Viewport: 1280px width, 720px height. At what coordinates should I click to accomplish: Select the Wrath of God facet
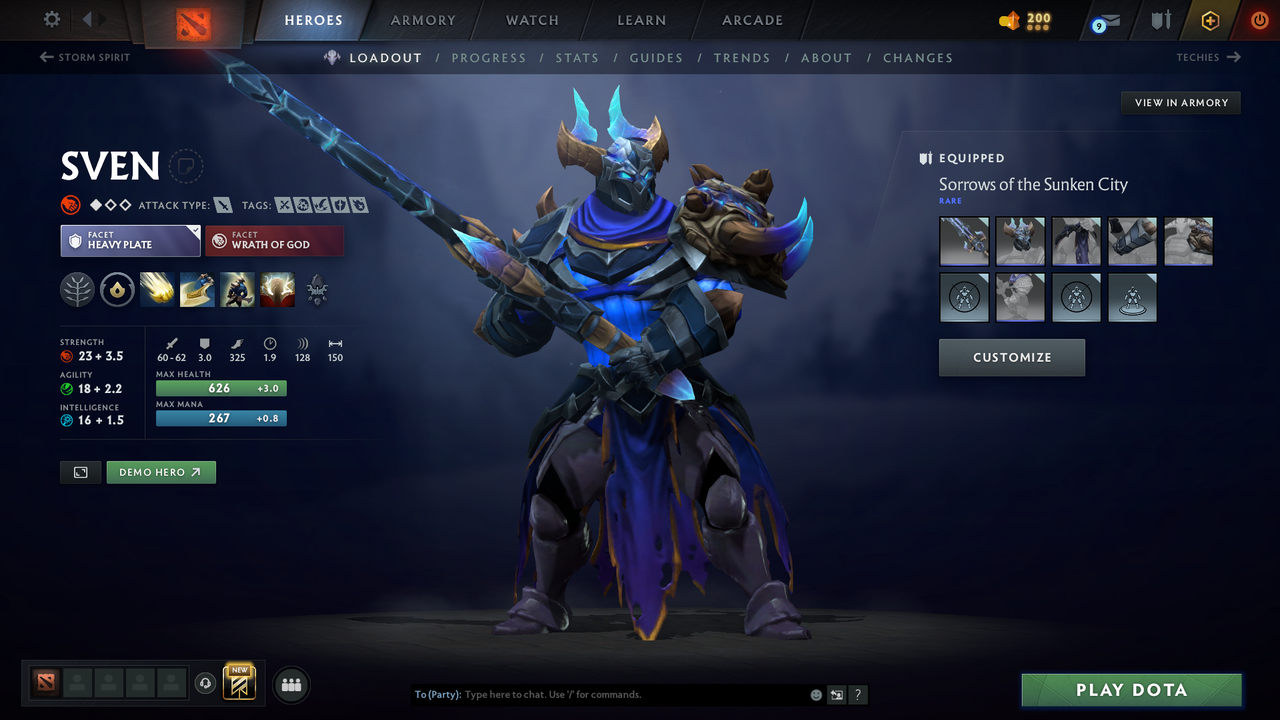coord(274,241)
